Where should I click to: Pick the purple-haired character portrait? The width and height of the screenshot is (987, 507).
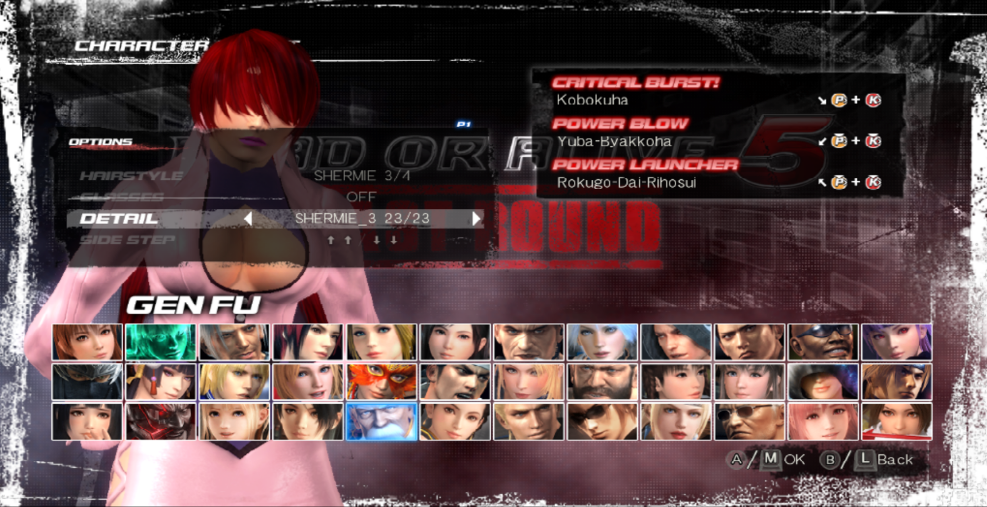896,343
